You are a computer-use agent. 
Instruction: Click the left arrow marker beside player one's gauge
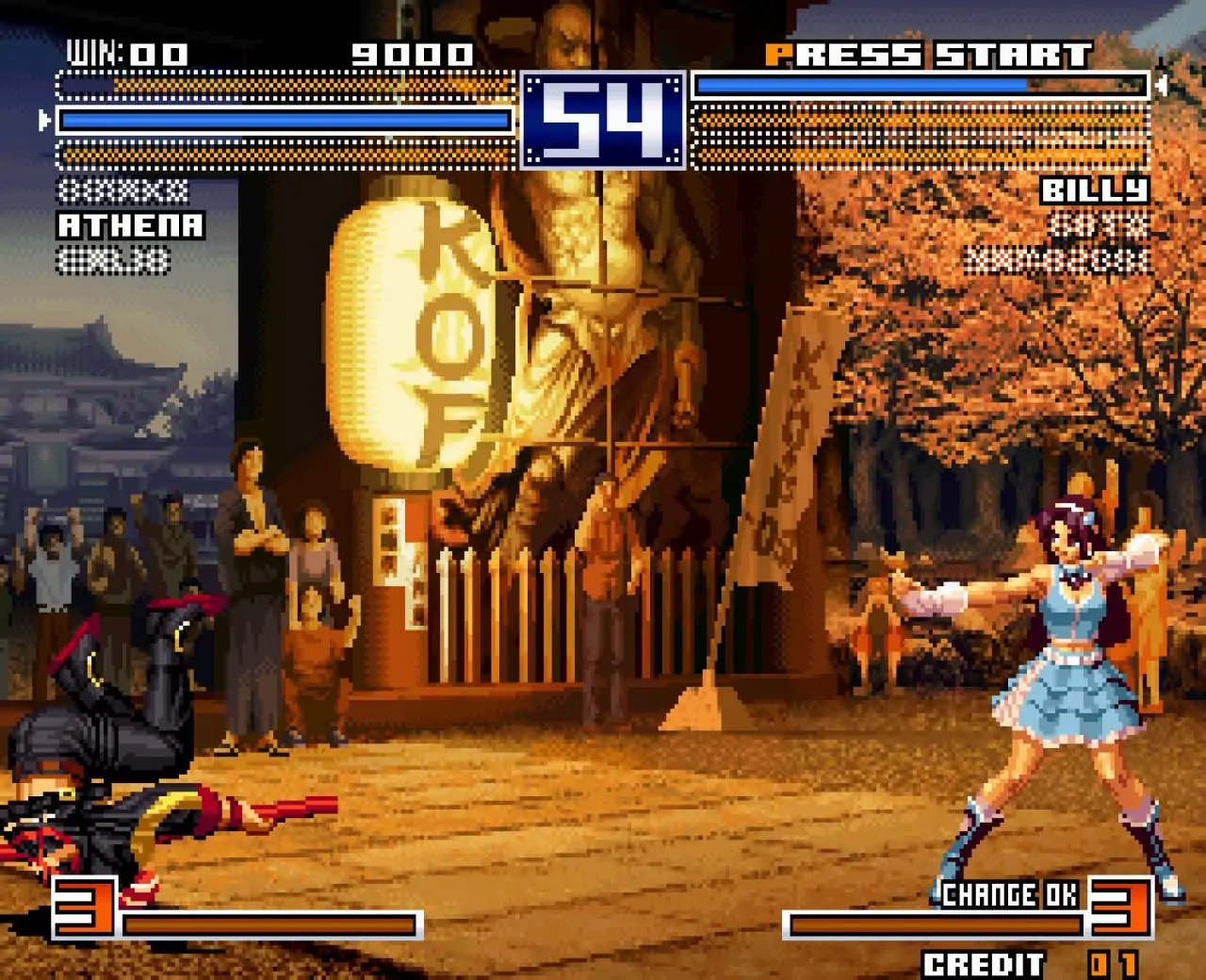(43, 121)
